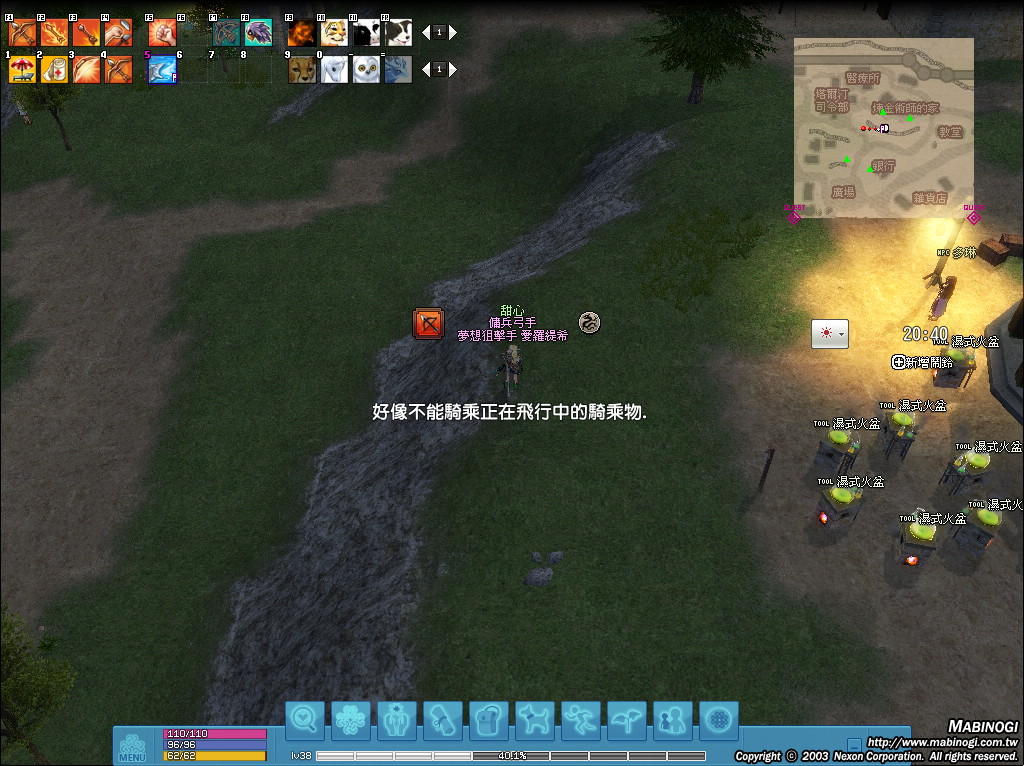The image size is (1024, 766).
Task: Open the backpack inventory button
Action: coord(489,720)
